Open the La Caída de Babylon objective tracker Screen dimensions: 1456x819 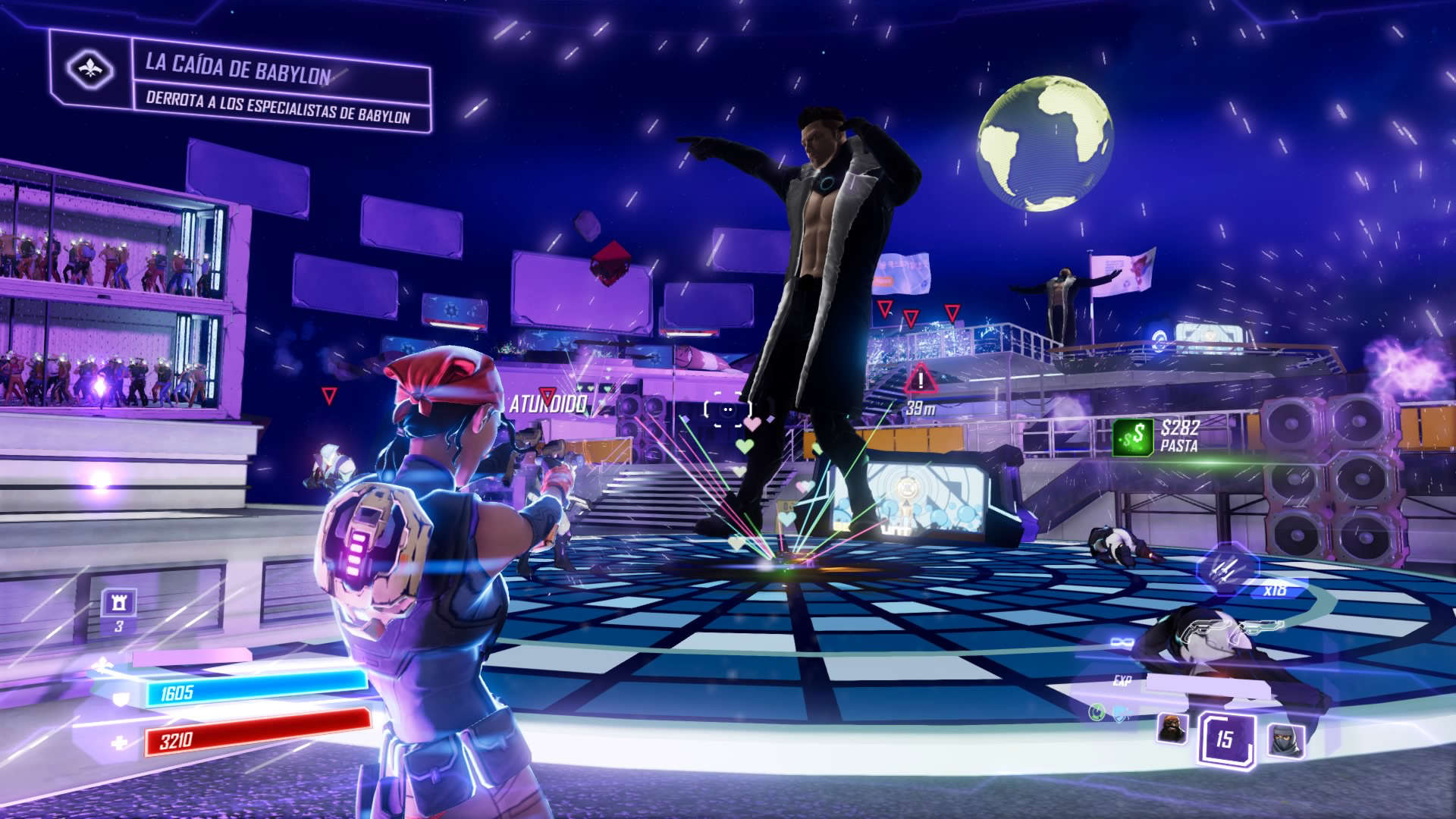pos(279,83)
